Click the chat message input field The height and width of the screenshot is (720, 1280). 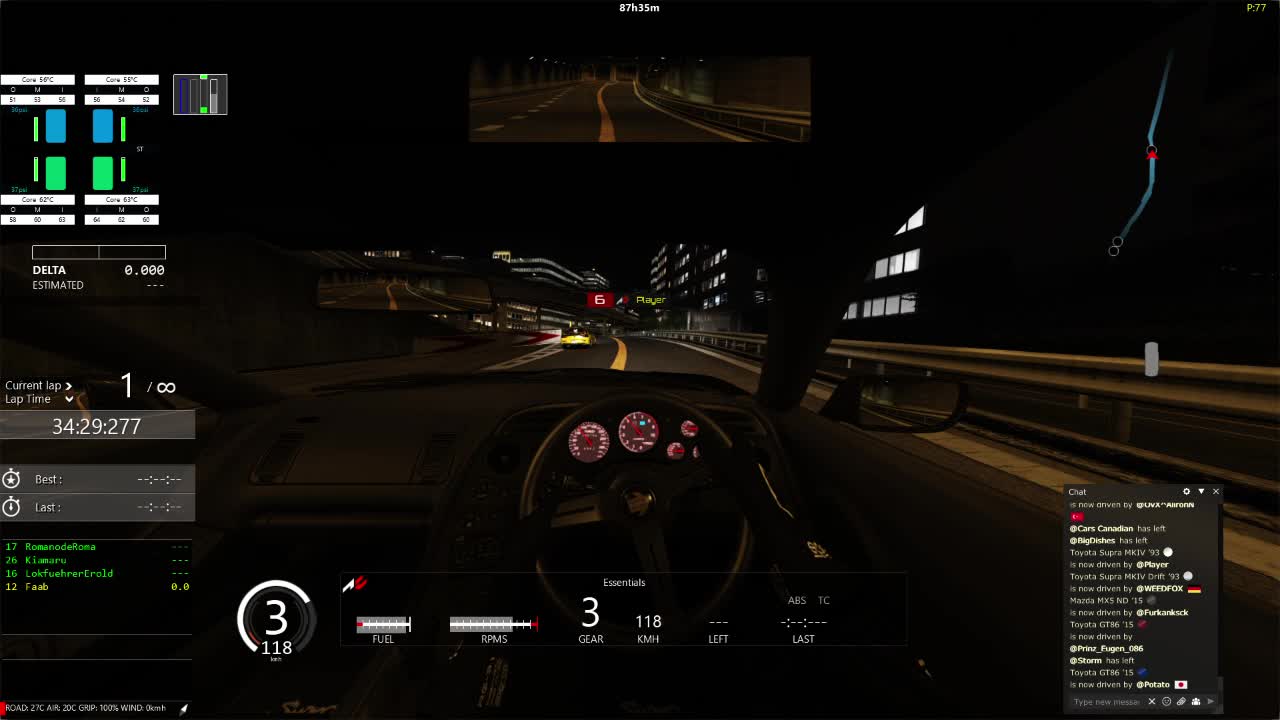pyautogui.click(x=1105, y=702)
